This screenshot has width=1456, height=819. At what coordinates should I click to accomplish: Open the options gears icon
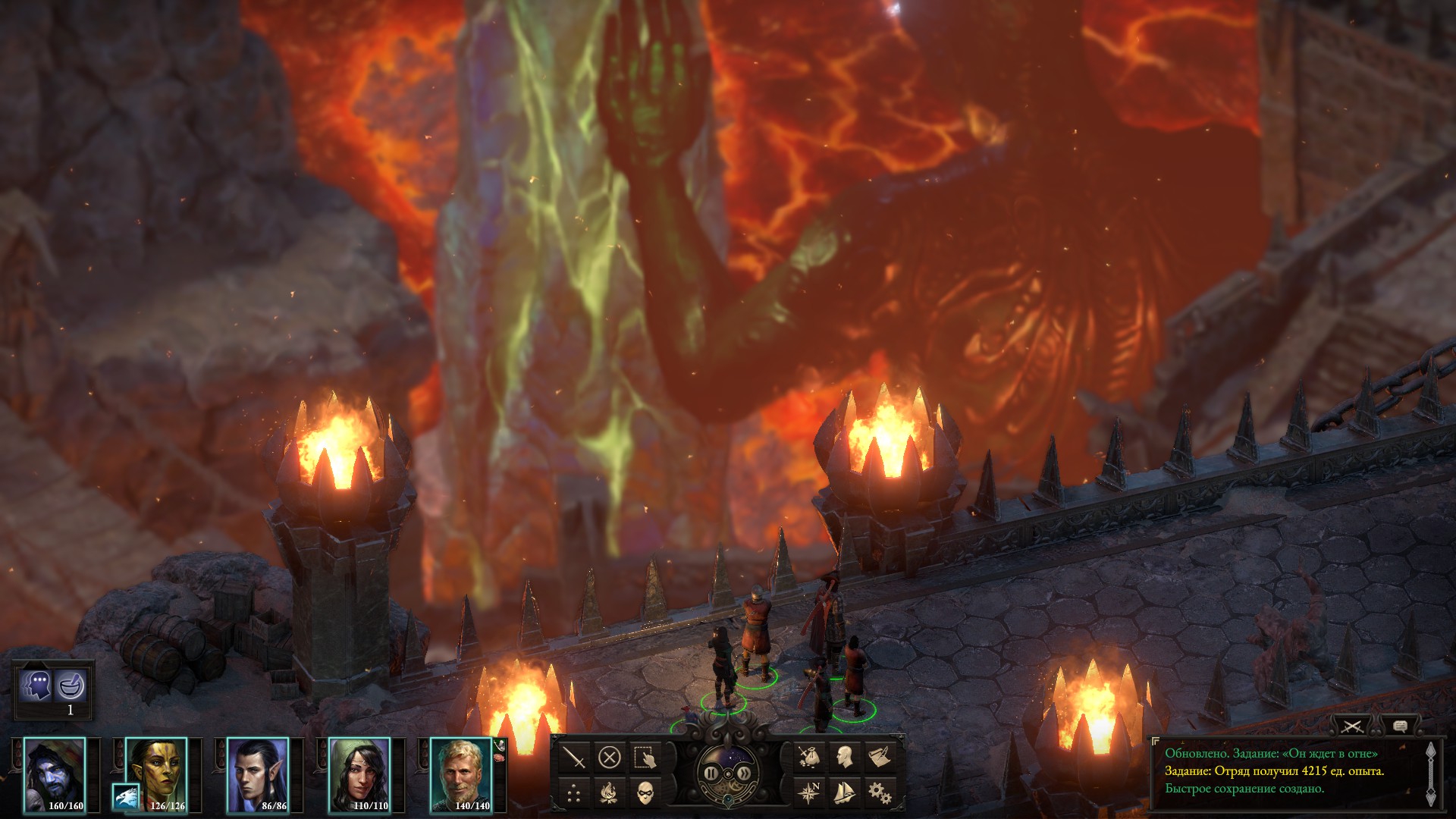click(880, 792)
